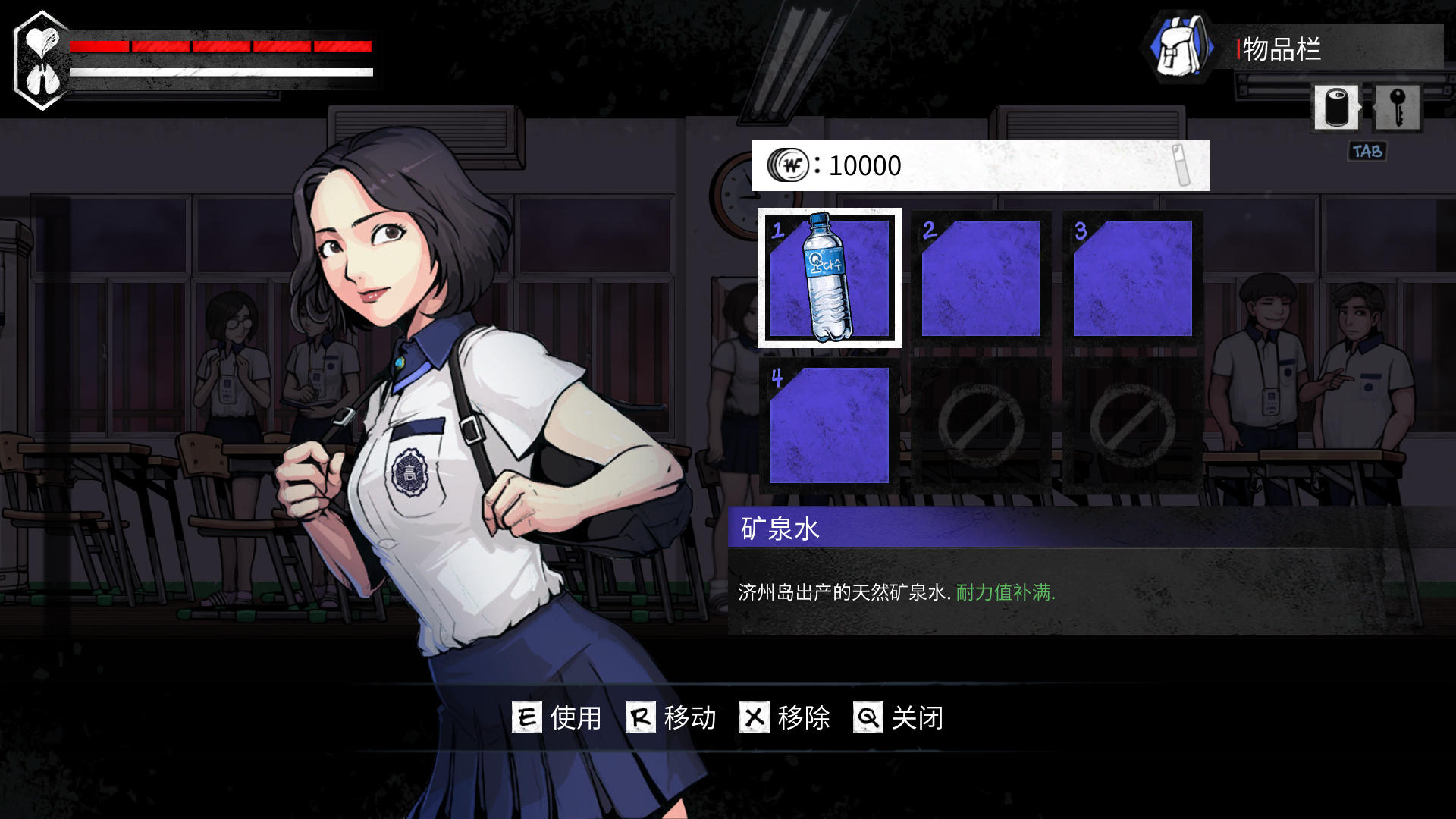Click a locked slot marked with ⊘
Screen dimensions: 1456x819
pos(981,426)
